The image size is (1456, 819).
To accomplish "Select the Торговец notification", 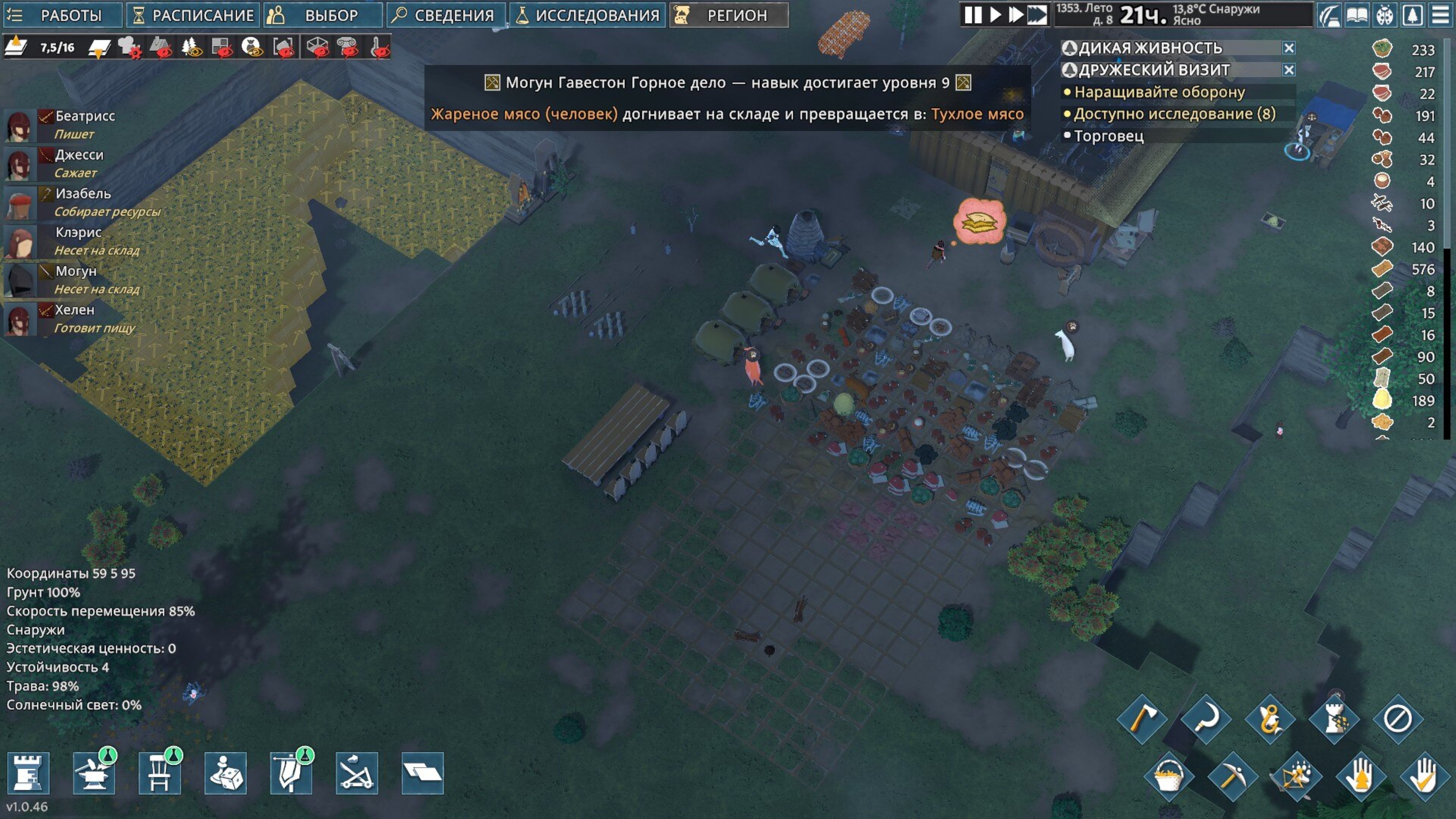I will point(1108,136).
